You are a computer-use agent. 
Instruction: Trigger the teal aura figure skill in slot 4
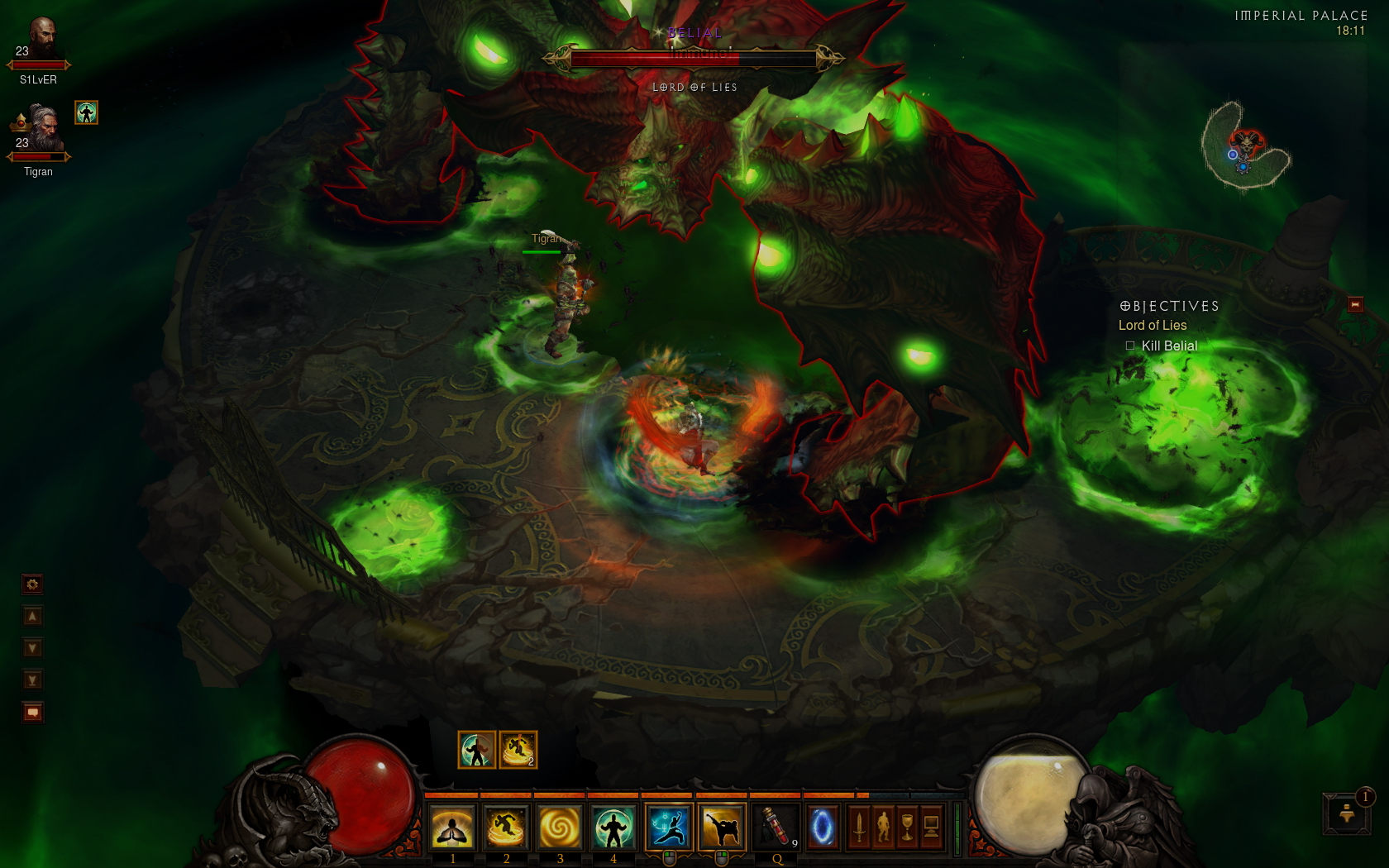613,827
